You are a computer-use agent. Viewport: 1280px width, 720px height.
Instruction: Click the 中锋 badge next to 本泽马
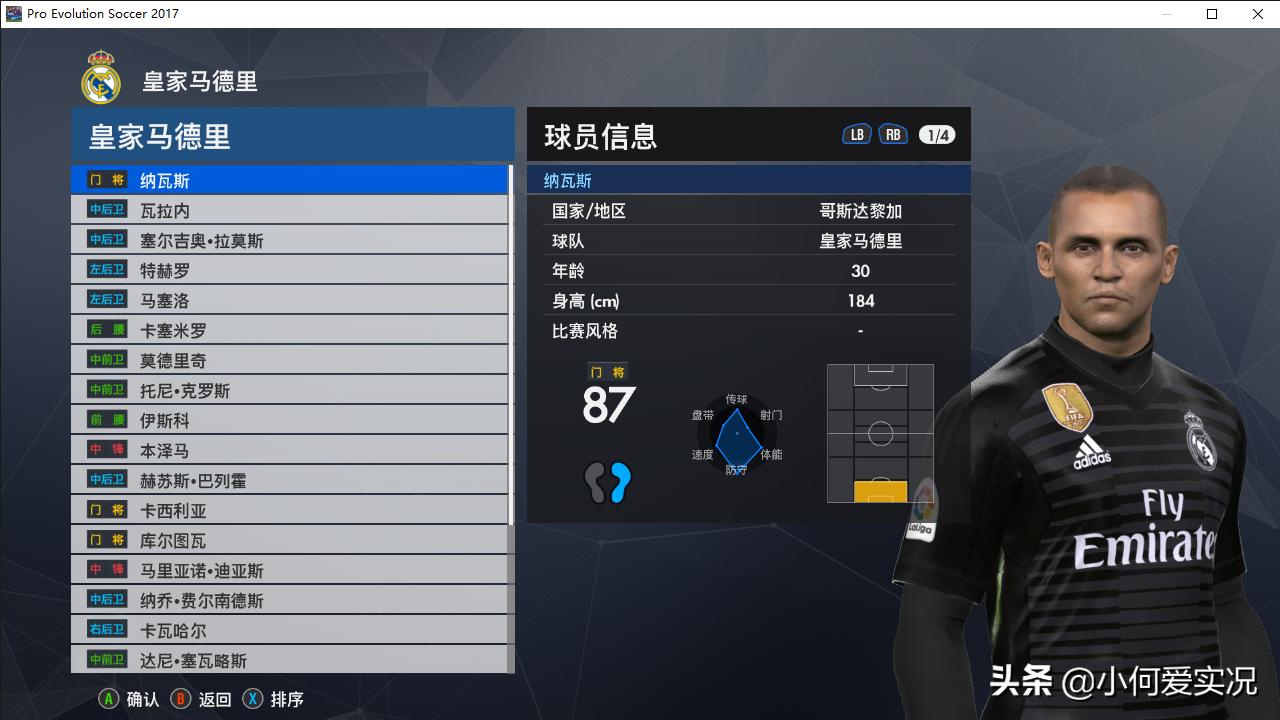tap(105, 449)
